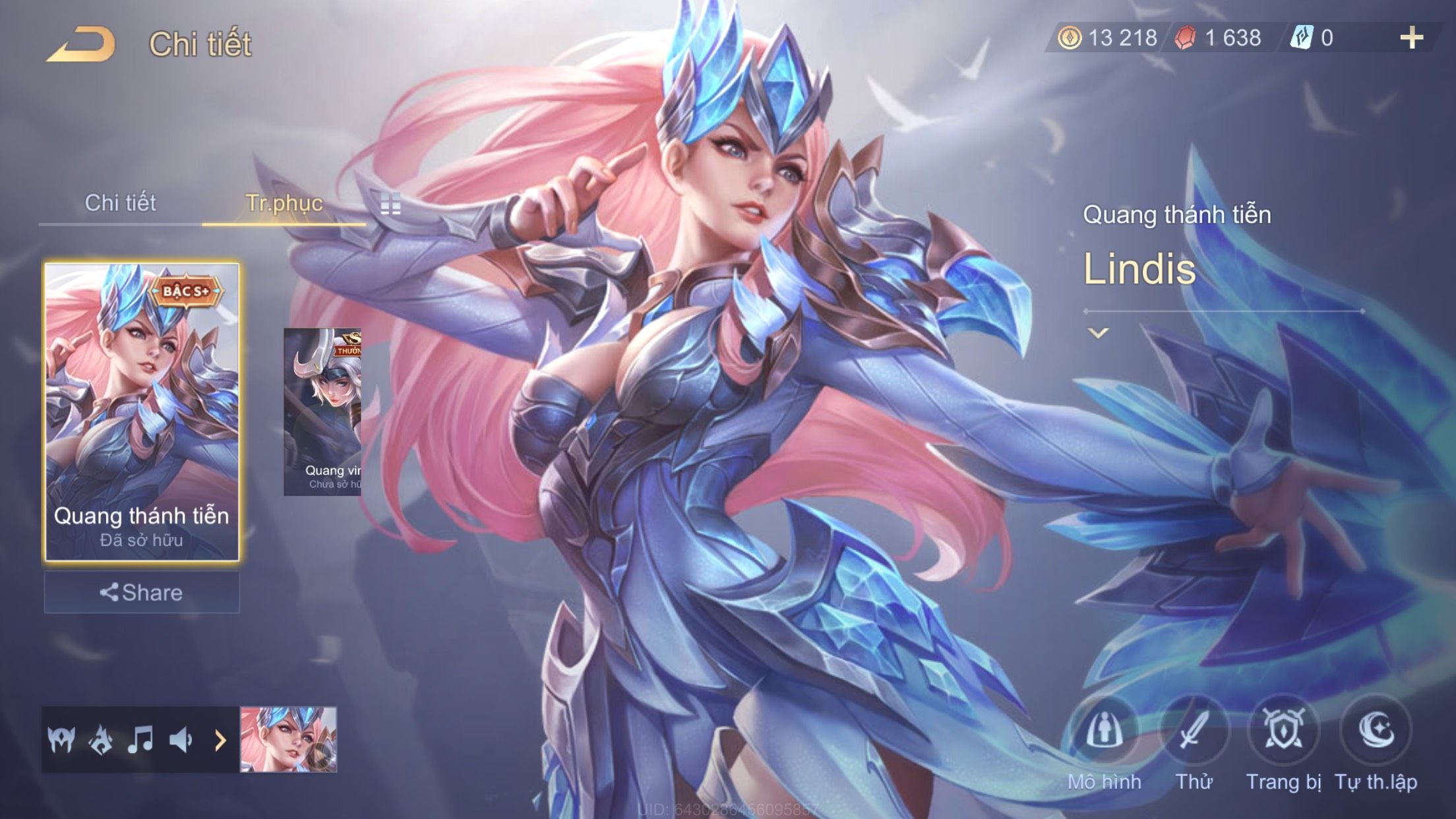Screen dimensions: 1456x819
Task: Add currency with the plus button
Action: pyautogui.click(x=1411, y=38)
